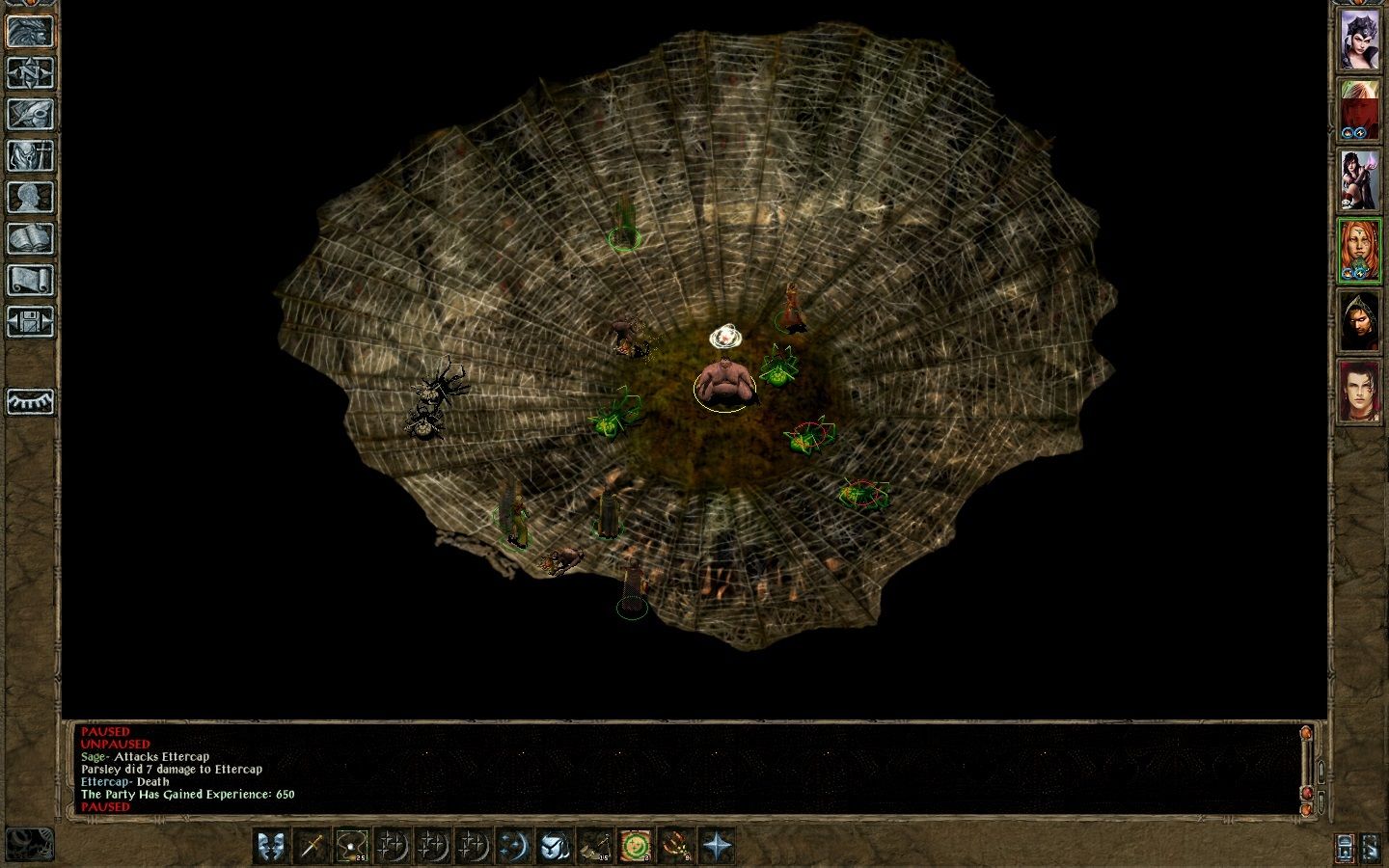Show the character record screen

[30, 198]
